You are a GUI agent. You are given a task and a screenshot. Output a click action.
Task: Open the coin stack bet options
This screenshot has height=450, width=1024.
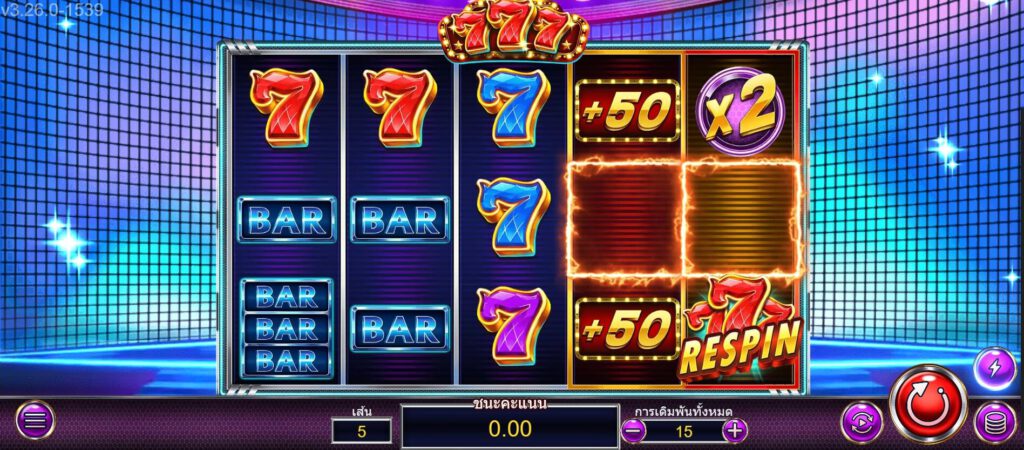click(x=994, y=422)
